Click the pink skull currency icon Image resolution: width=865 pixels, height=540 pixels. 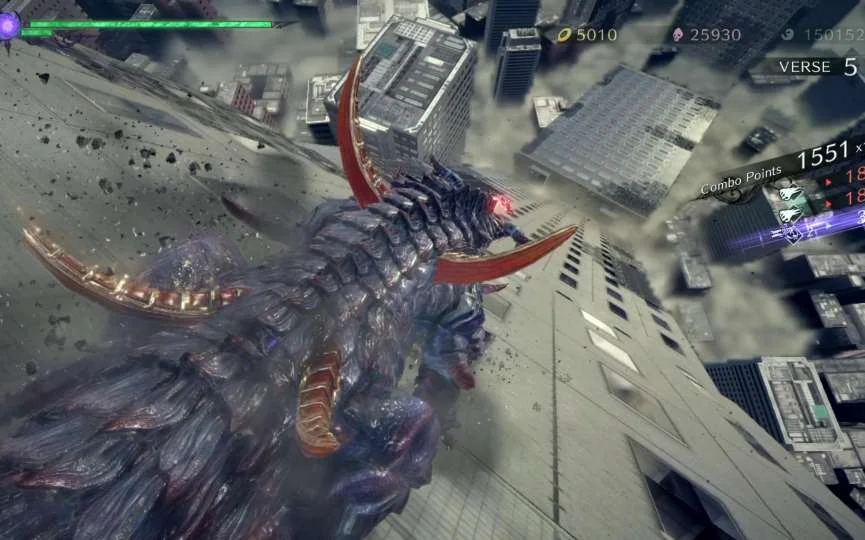pos(676,35)
